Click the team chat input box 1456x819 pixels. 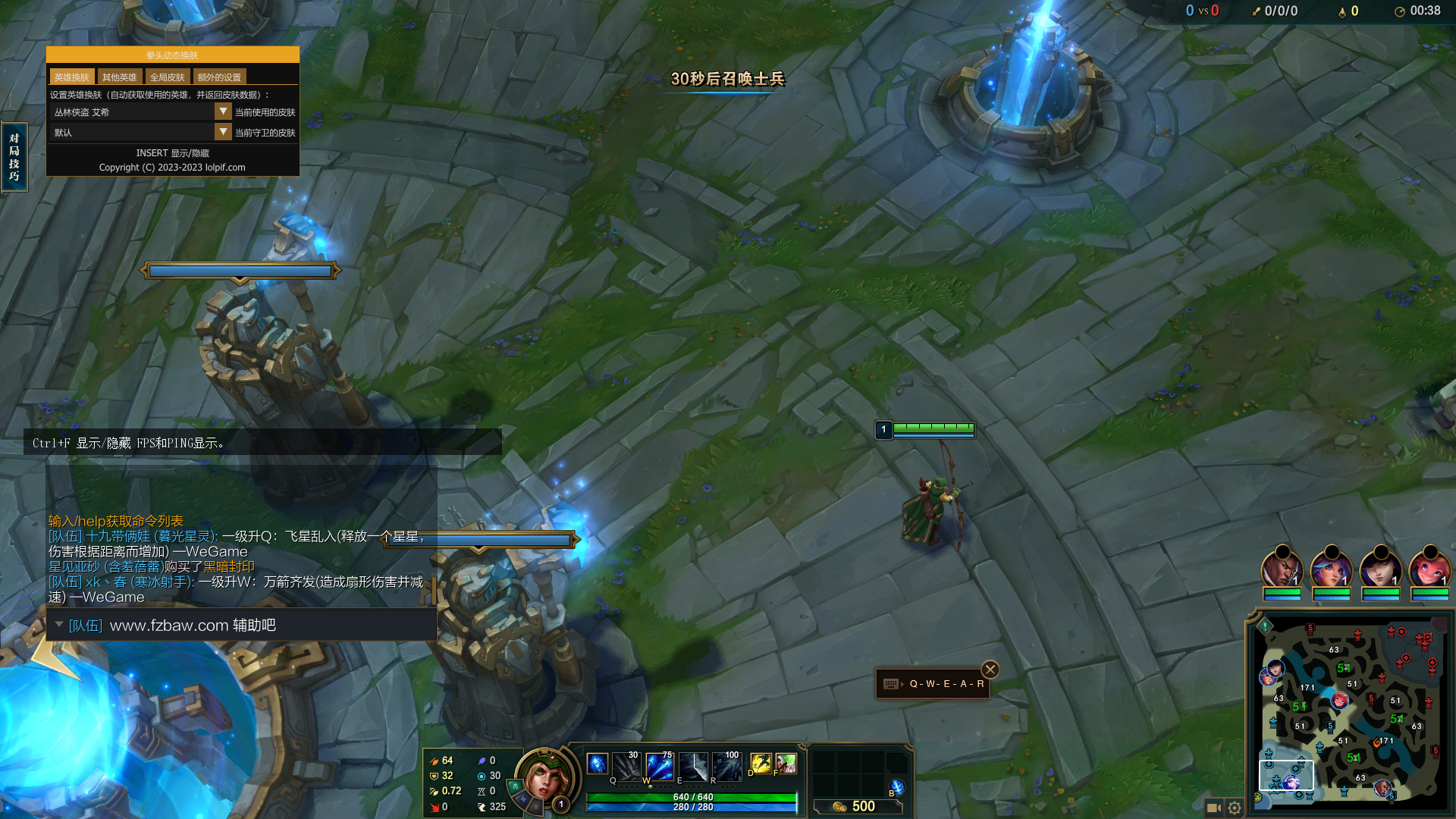tap(243, 626)
